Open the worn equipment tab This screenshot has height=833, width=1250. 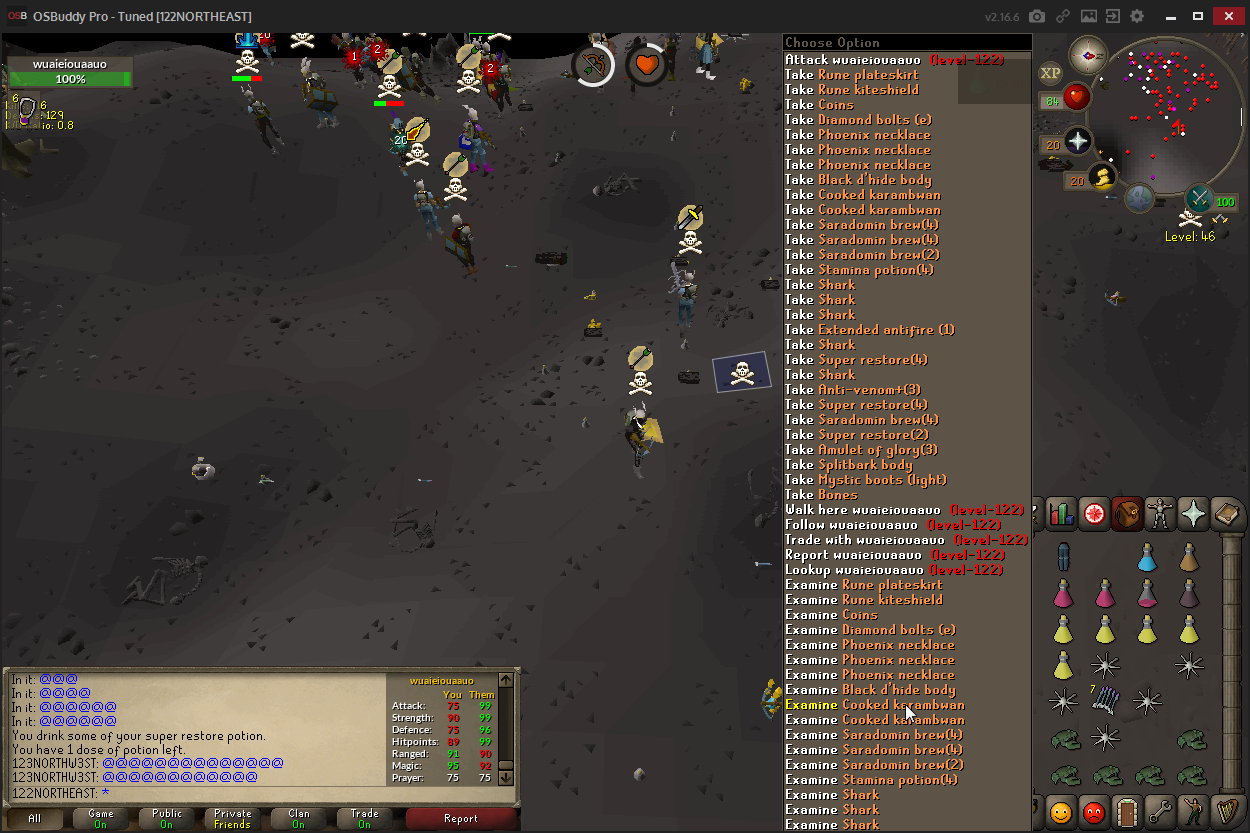click(x=1159, y=513)
